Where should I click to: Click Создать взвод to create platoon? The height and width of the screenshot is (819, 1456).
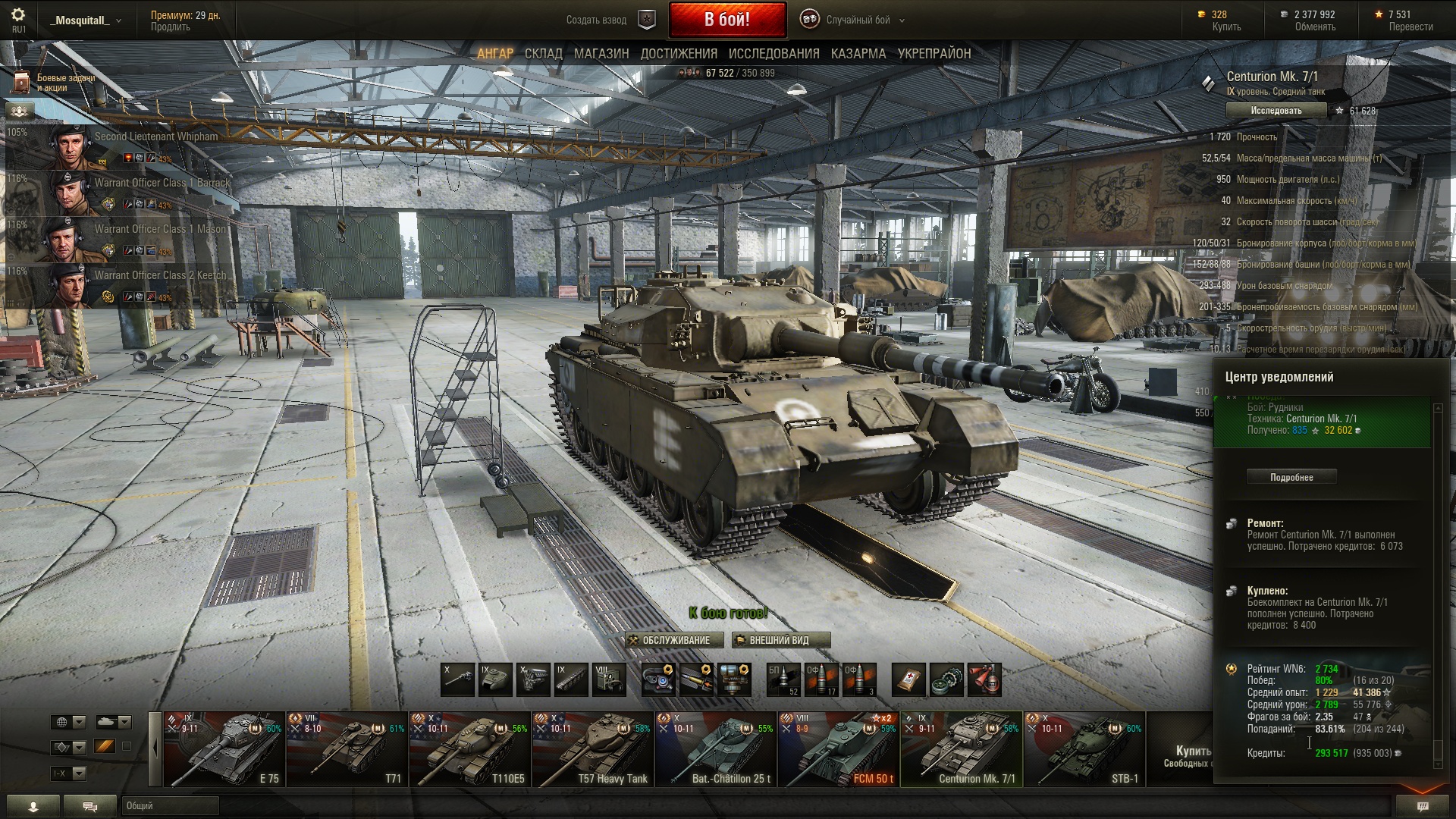[596, 20]
